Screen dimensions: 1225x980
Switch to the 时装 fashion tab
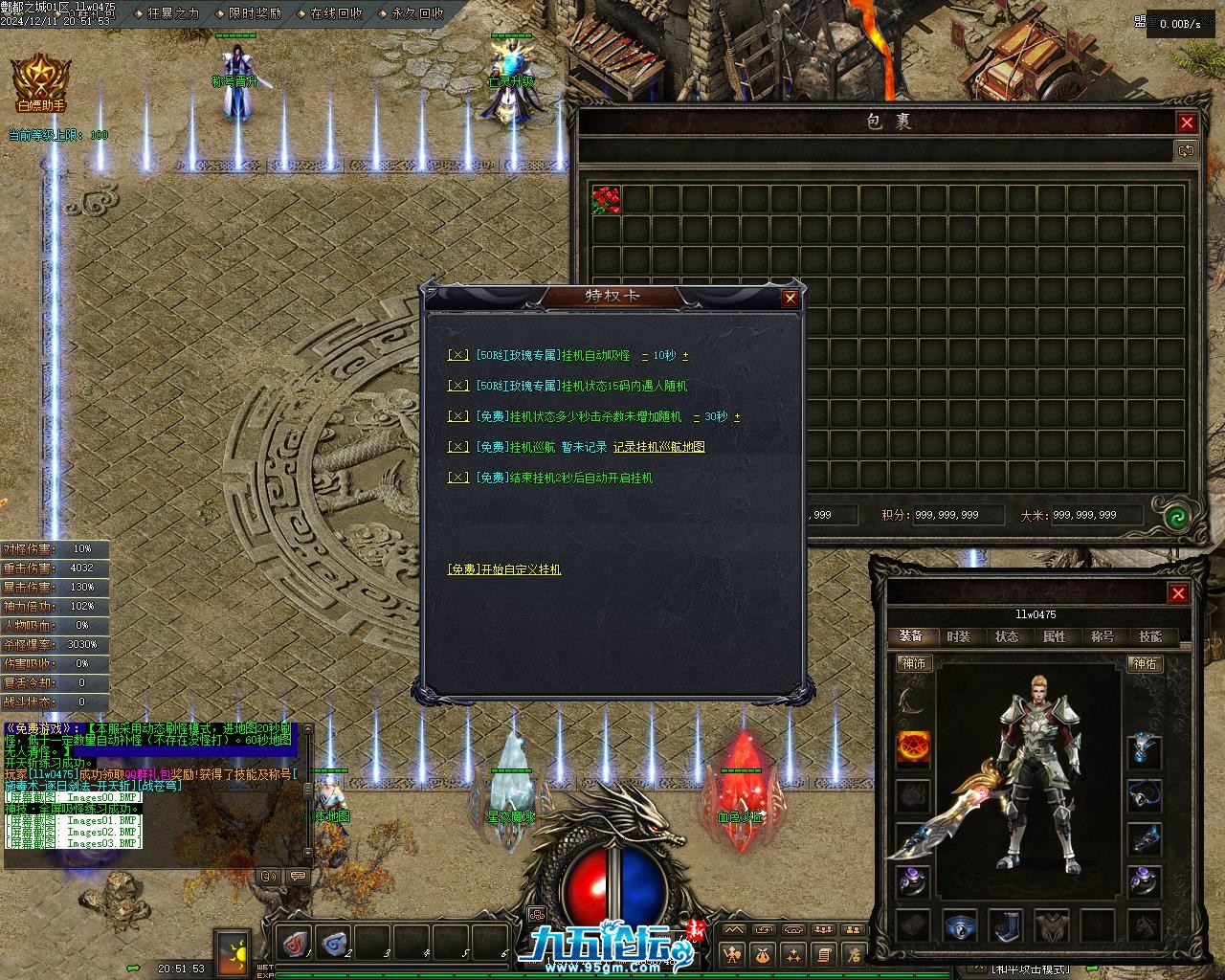[x=958, y=636]
